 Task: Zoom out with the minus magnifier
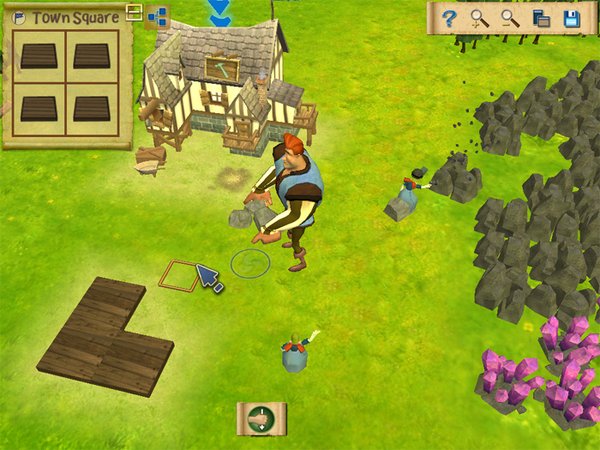(510, 18)
